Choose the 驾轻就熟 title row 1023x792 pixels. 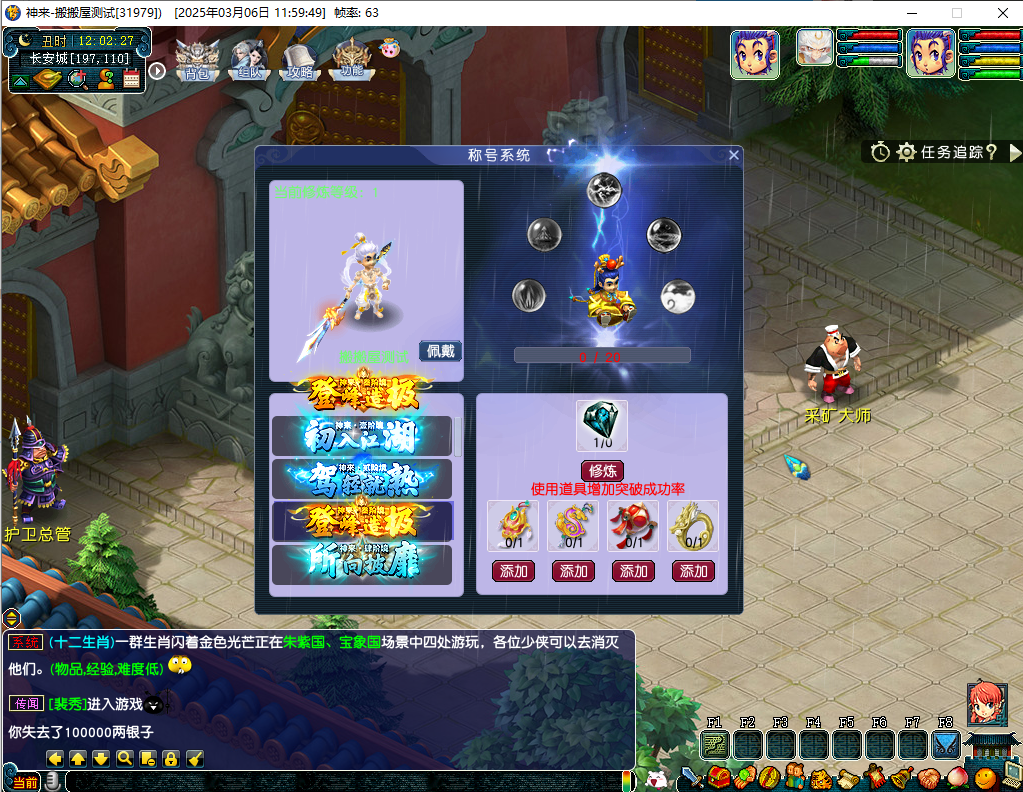(x=362, y=479)
